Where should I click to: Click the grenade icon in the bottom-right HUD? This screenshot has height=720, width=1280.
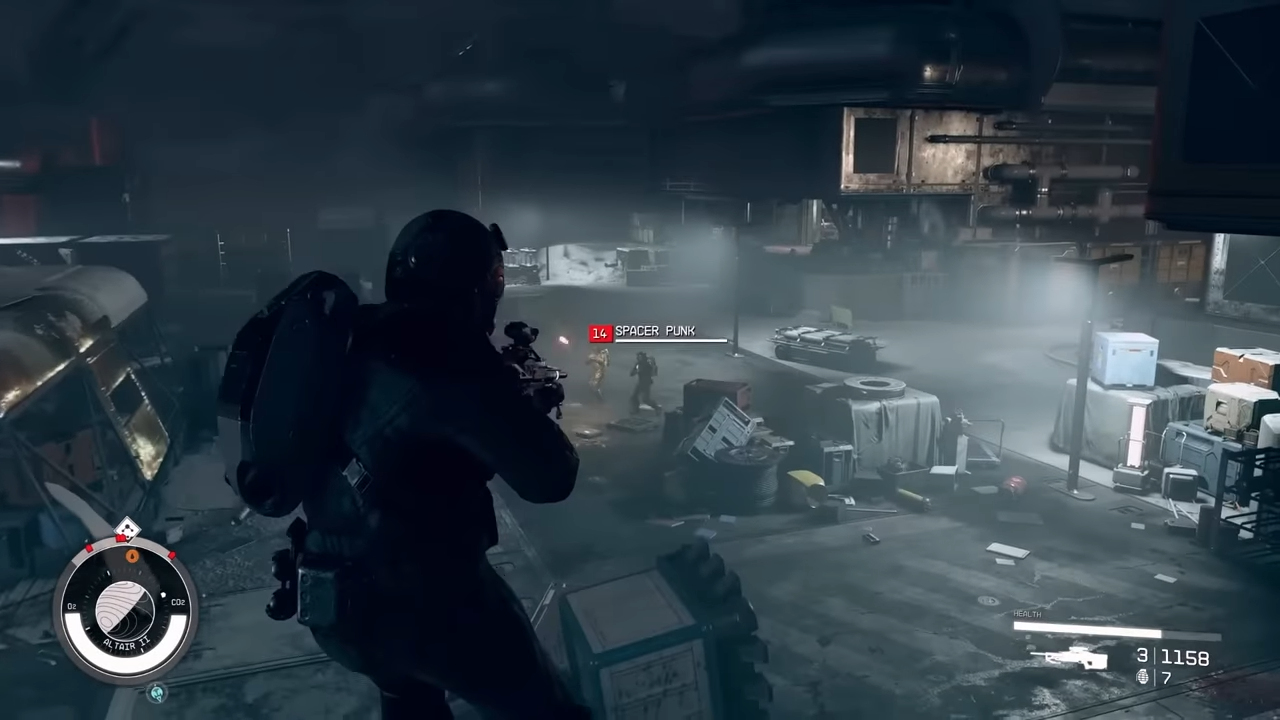[1143, 678]
